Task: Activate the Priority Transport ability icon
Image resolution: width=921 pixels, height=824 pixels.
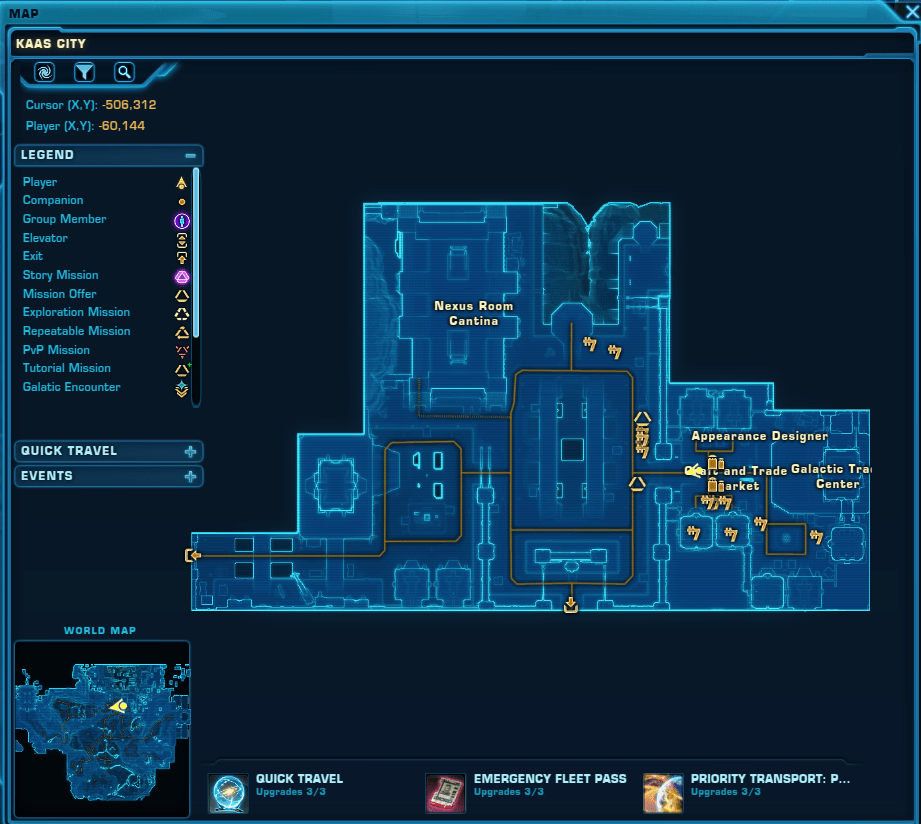Action: (663, 792)
